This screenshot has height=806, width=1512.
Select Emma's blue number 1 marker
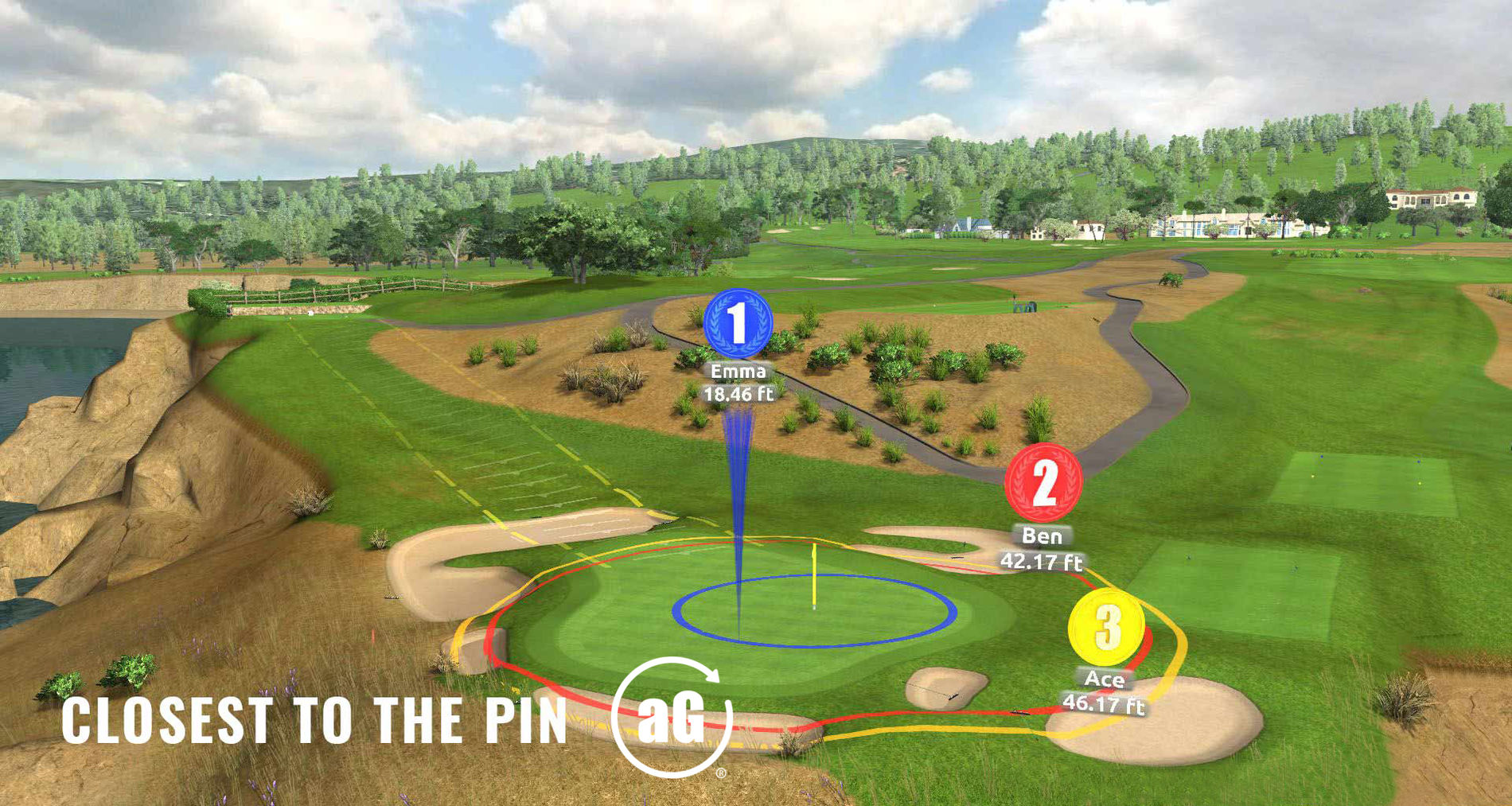click(738, 323)
